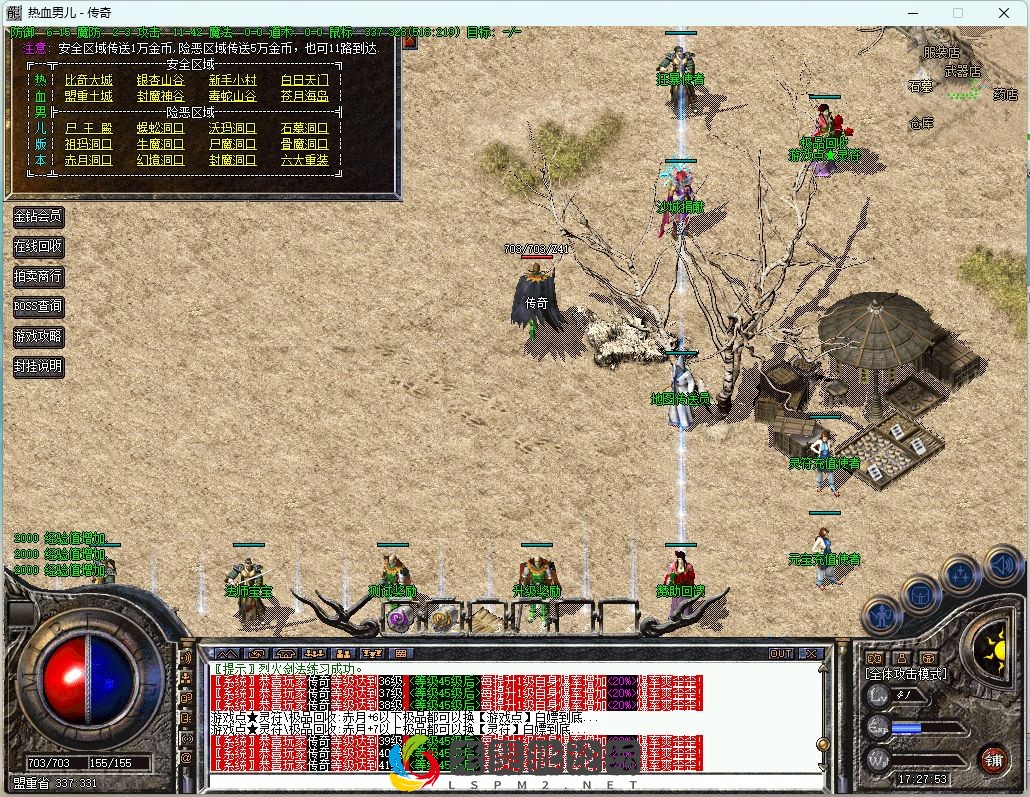The height and width of the screenshot is (797, 1030).
Task: Close the game window
Action: pyautogui.click(x=1004, y=13)
